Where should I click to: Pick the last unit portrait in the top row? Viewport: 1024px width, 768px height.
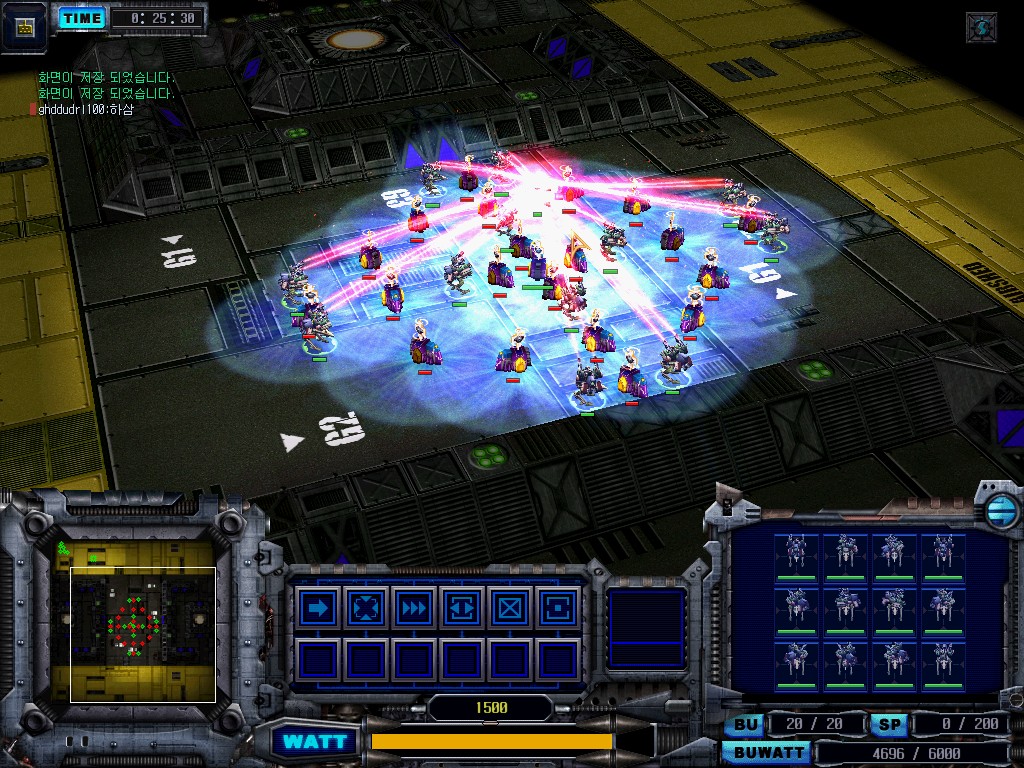944,554
